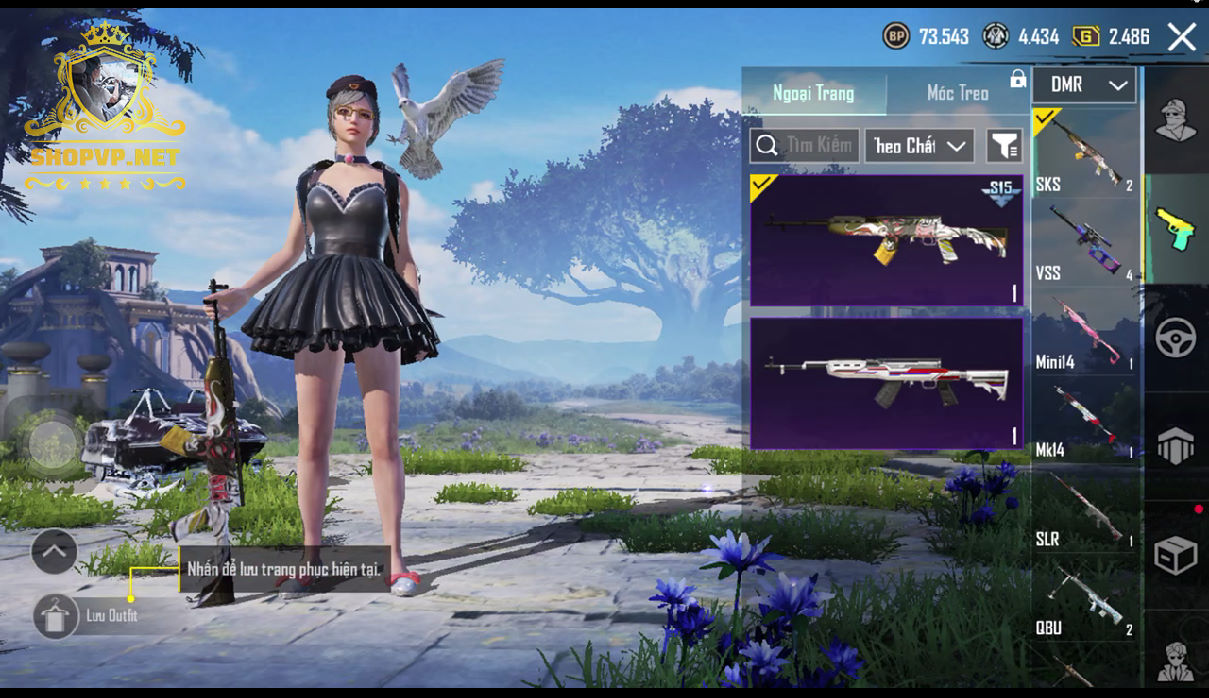
Task: Open the Móc Treo tab
Action: [957, 93]
